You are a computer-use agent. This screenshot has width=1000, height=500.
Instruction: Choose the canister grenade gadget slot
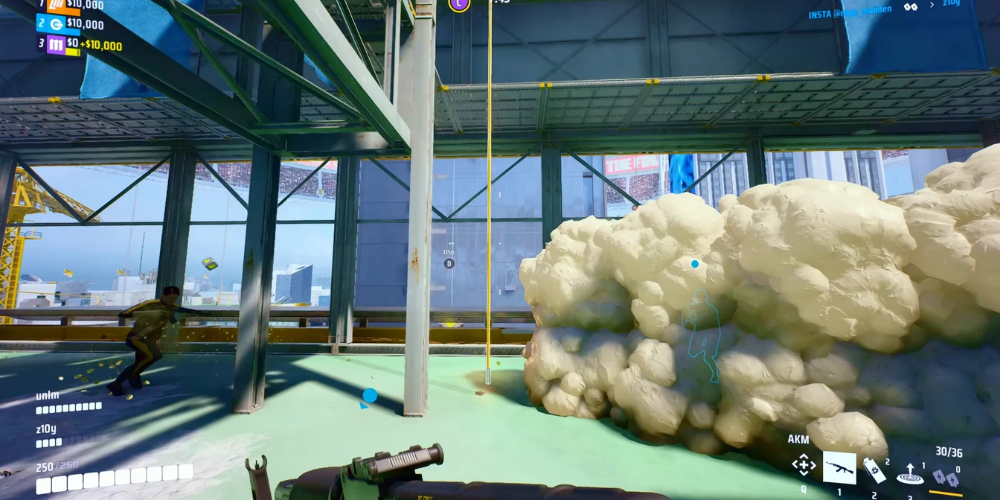click(x=876, y=470)
